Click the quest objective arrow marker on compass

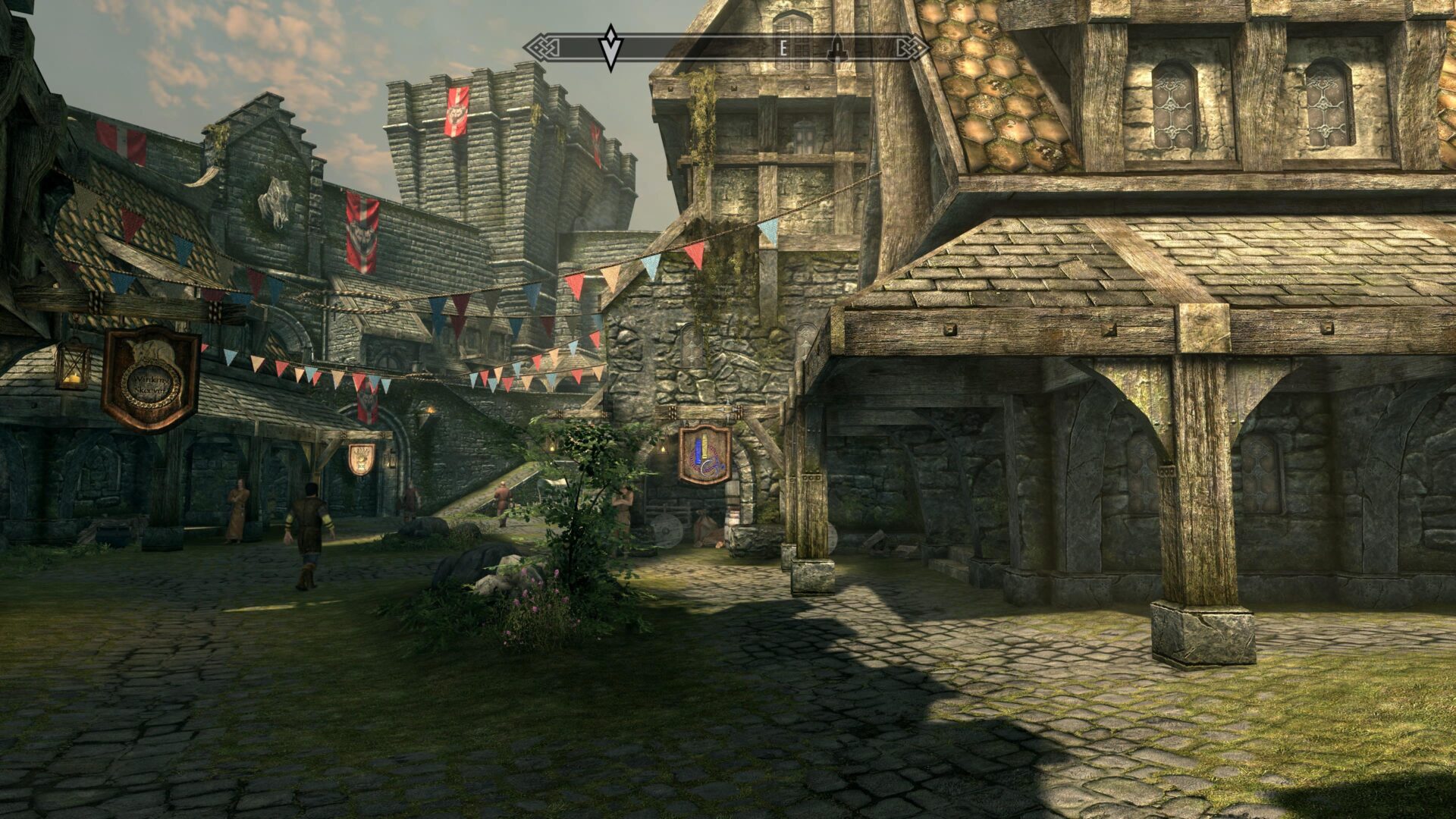(x=610, y=47)
